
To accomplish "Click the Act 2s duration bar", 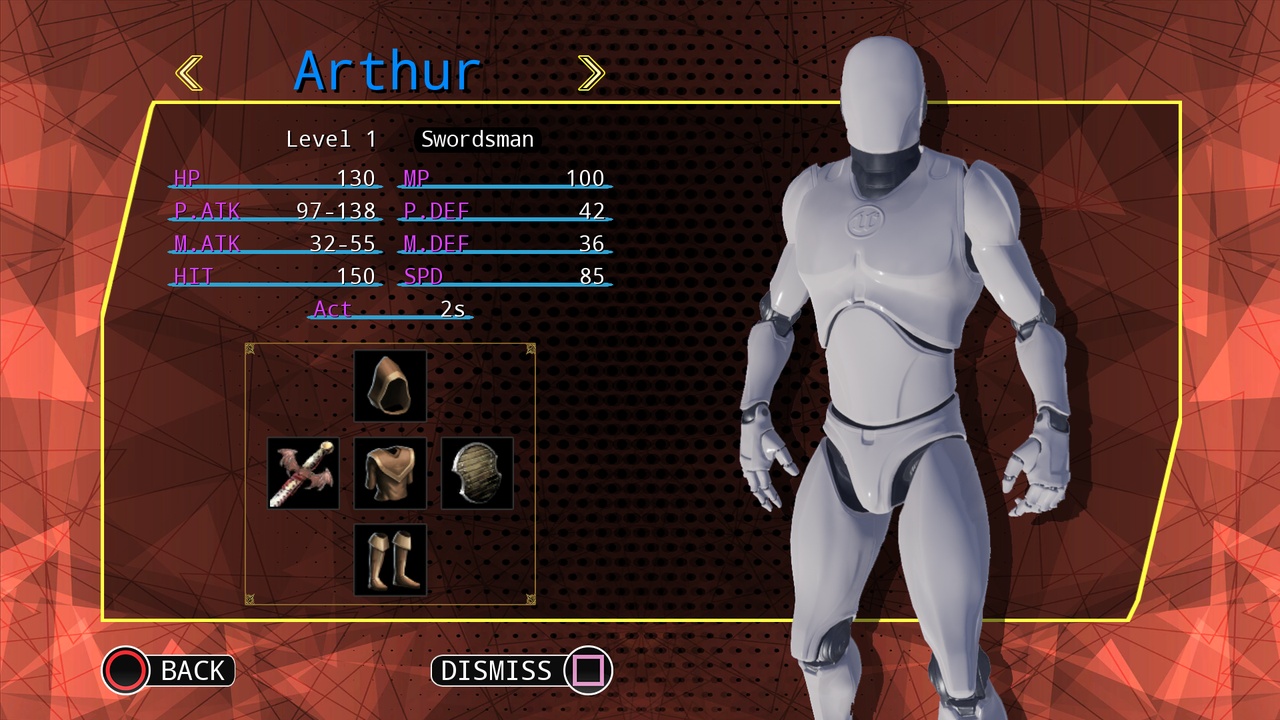I will (390, 309).
